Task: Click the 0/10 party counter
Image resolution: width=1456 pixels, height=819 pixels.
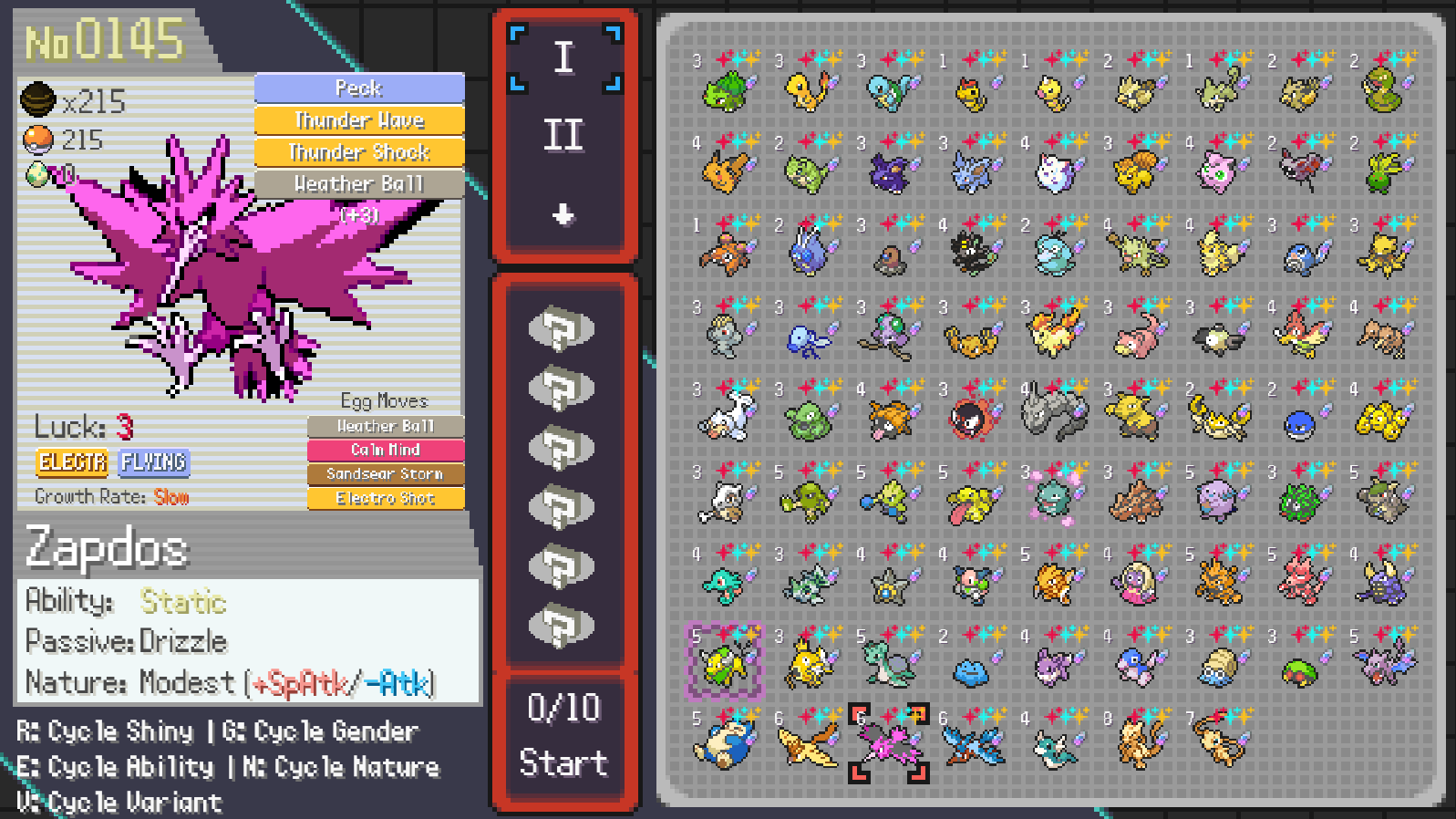Action: point(563,705)
